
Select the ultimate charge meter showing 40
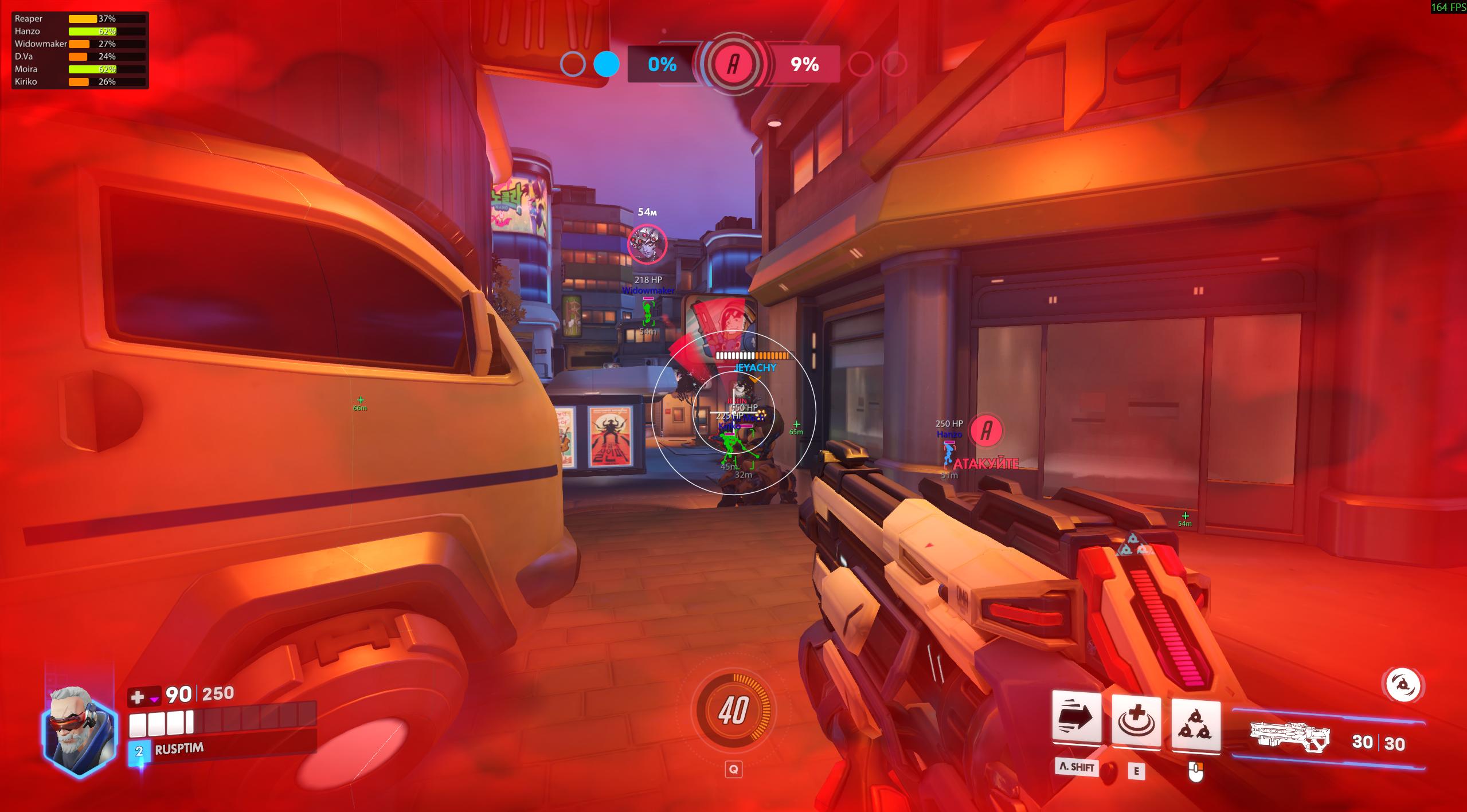733,711
